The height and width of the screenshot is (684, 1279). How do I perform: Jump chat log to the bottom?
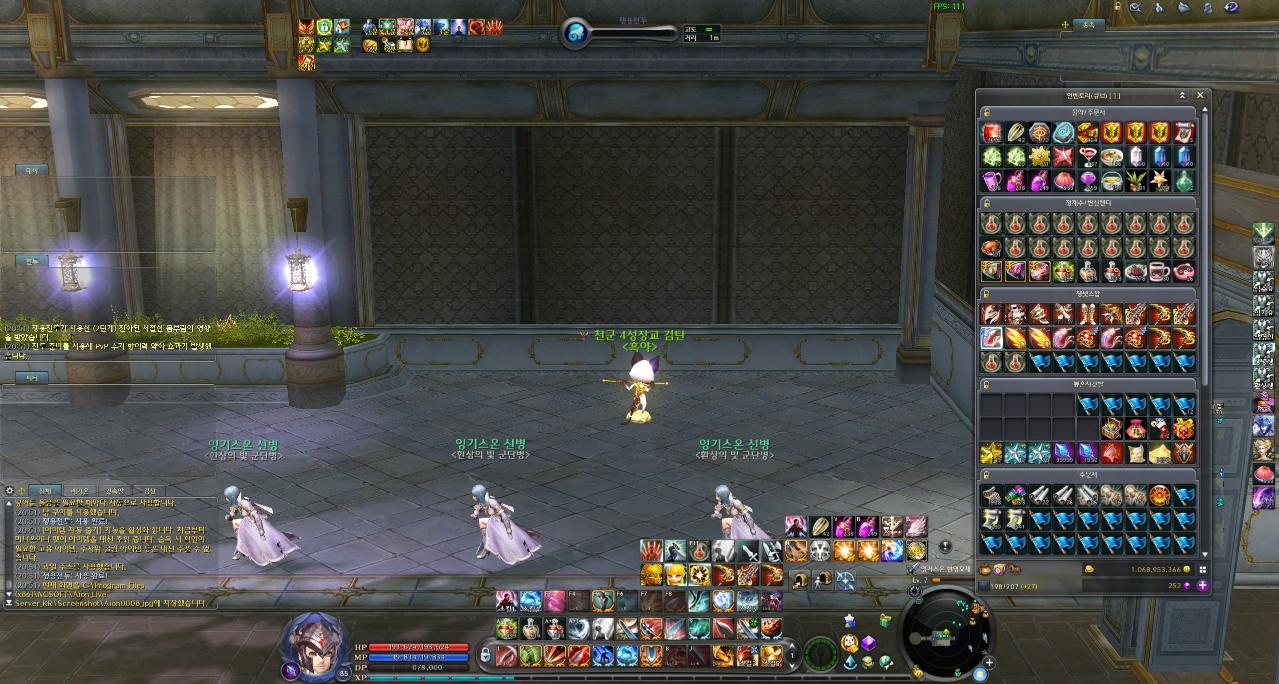tap(9, 604)
